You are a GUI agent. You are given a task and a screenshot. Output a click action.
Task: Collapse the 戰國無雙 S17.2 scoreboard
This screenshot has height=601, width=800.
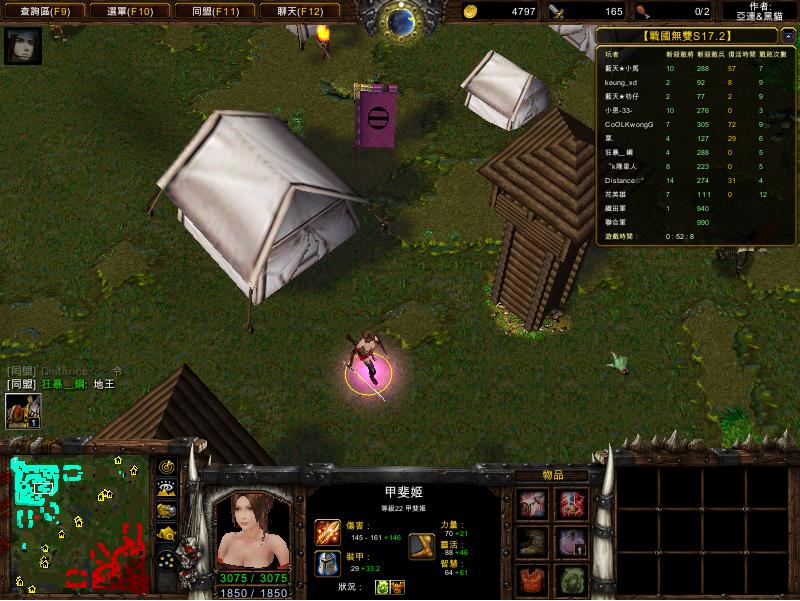(x=695, y=36)
